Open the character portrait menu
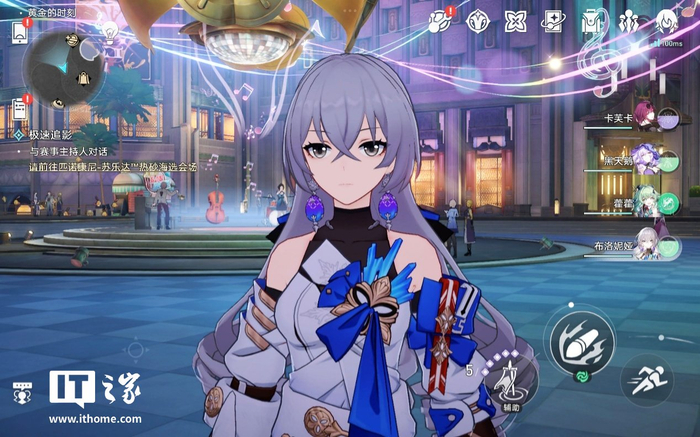Screen dimensions: 700x437 click(x=667, y=20)
